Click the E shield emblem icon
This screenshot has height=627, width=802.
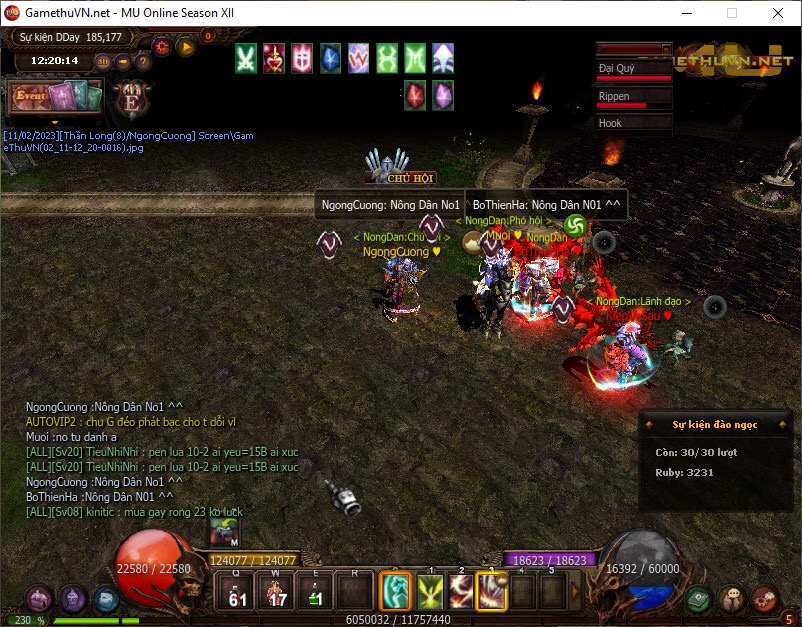click(131, 98)
